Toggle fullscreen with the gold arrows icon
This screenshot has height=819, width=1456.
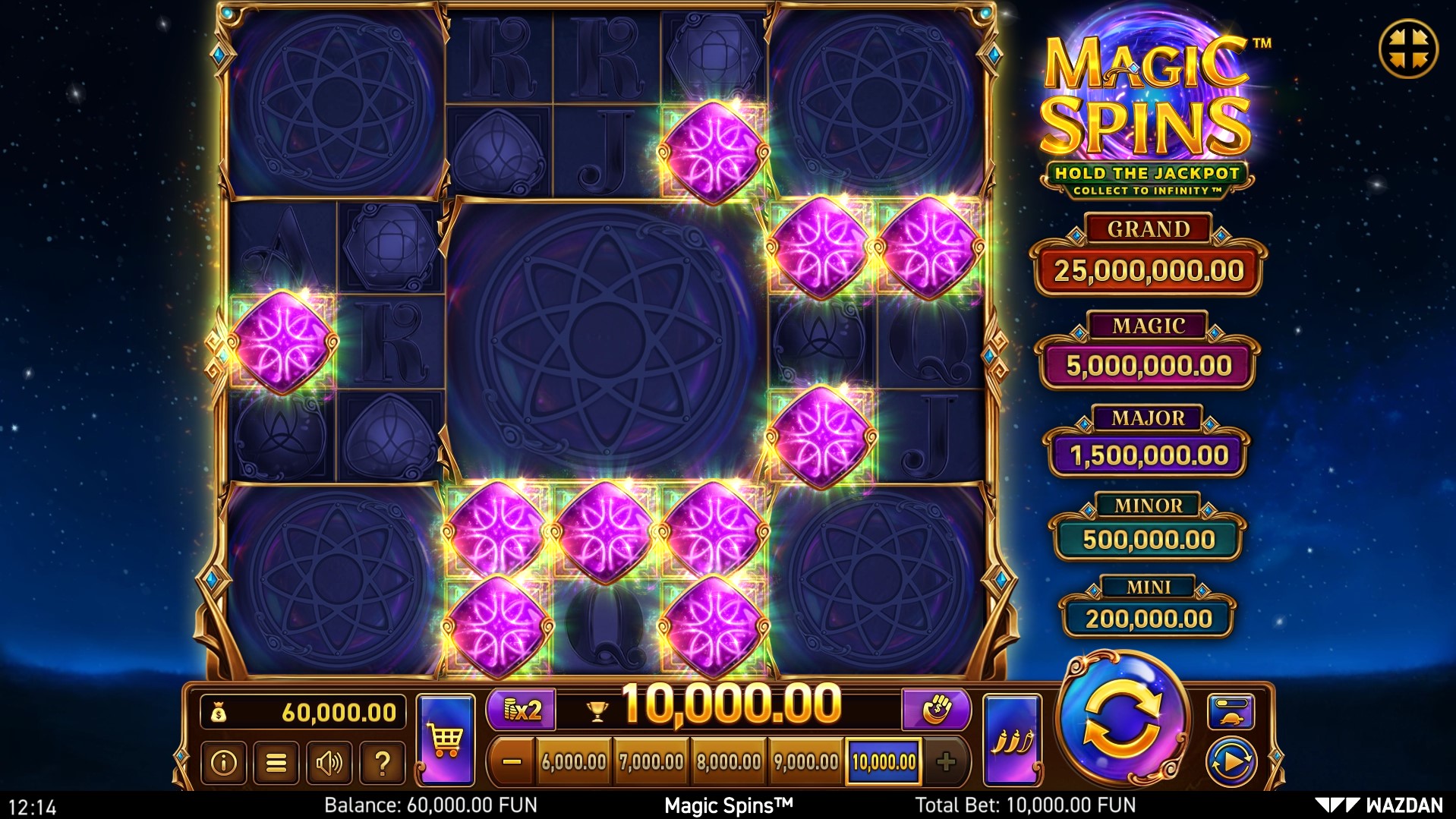1408,49
